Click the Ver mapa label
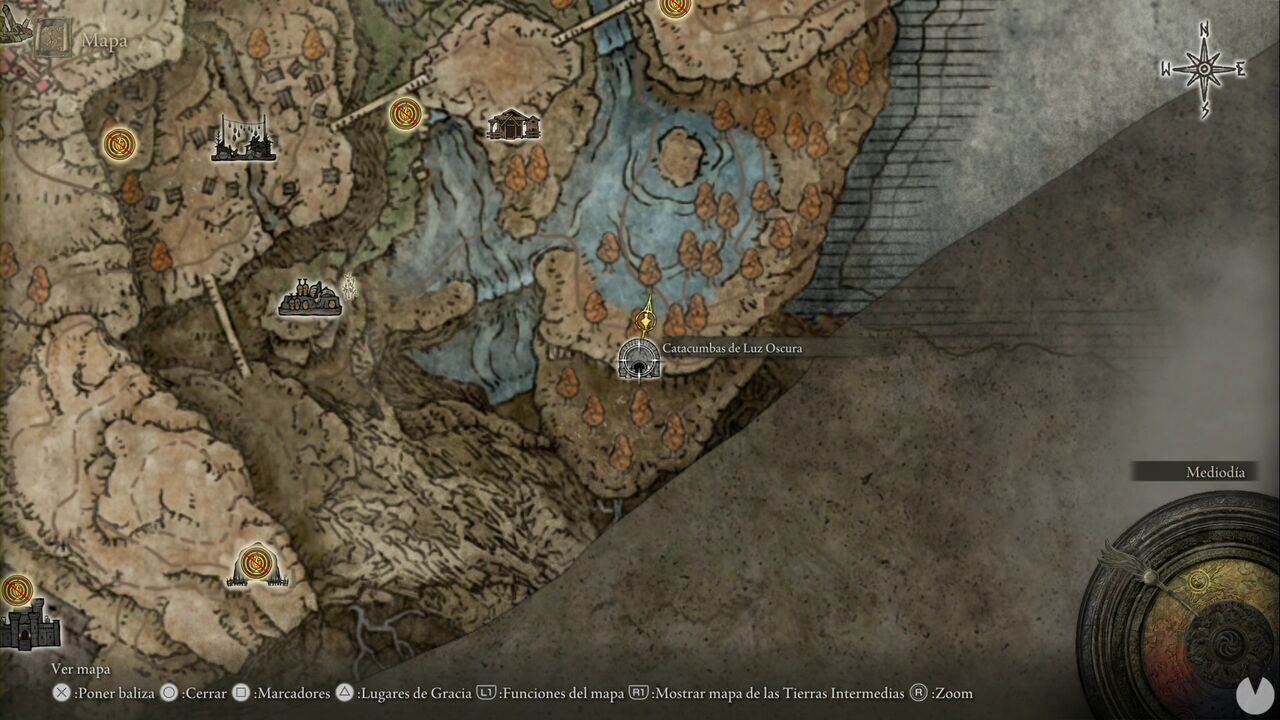 point(80,668)
